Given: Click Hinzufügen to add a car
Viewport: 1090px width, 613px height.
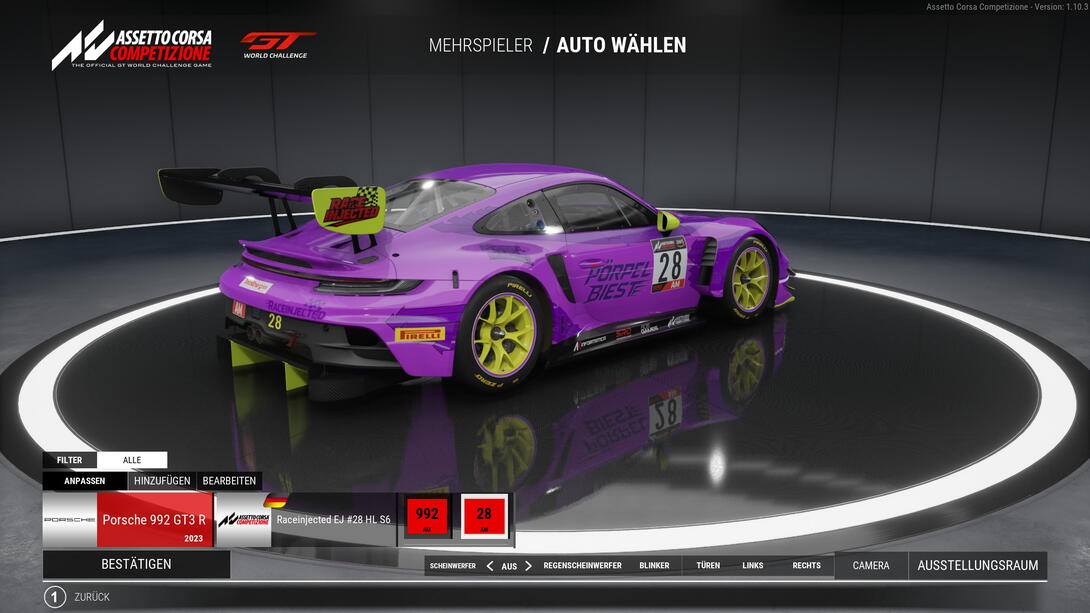Looking at the screenshot, I should 162,481.
